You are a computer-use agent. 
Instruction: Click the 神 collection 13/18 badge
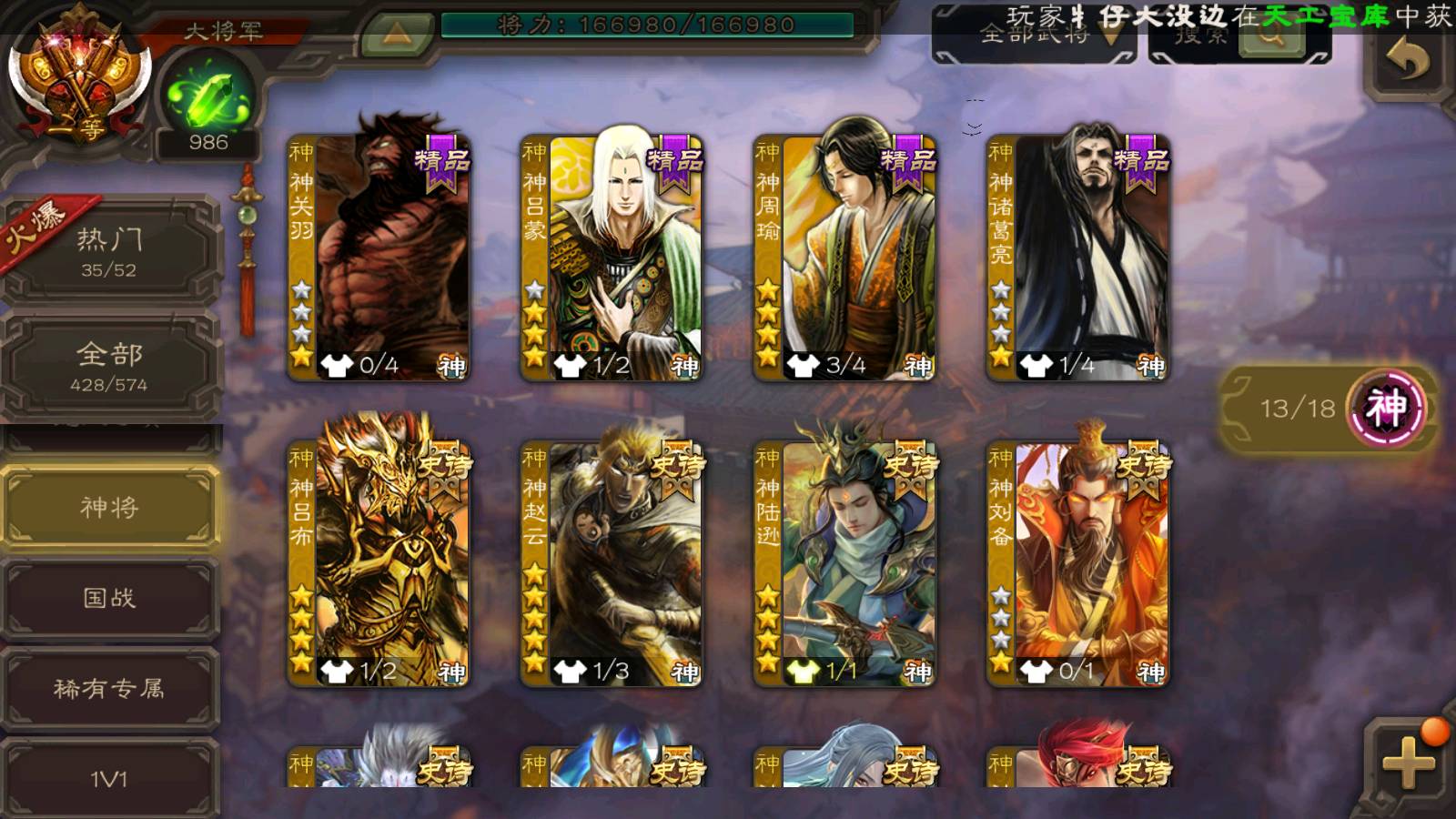pos(1329,408)
